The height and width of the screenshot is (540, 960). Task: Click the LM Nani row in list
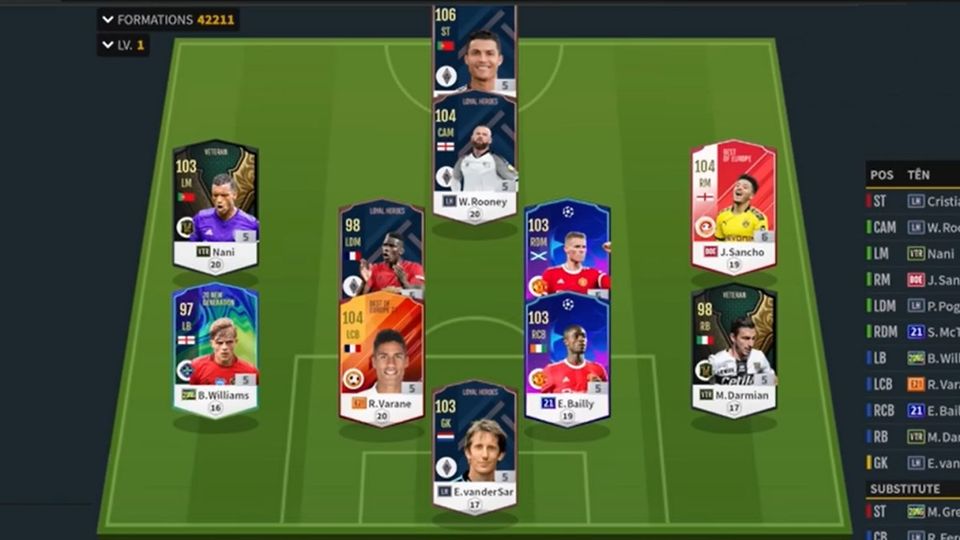click(x=912, y=253)
